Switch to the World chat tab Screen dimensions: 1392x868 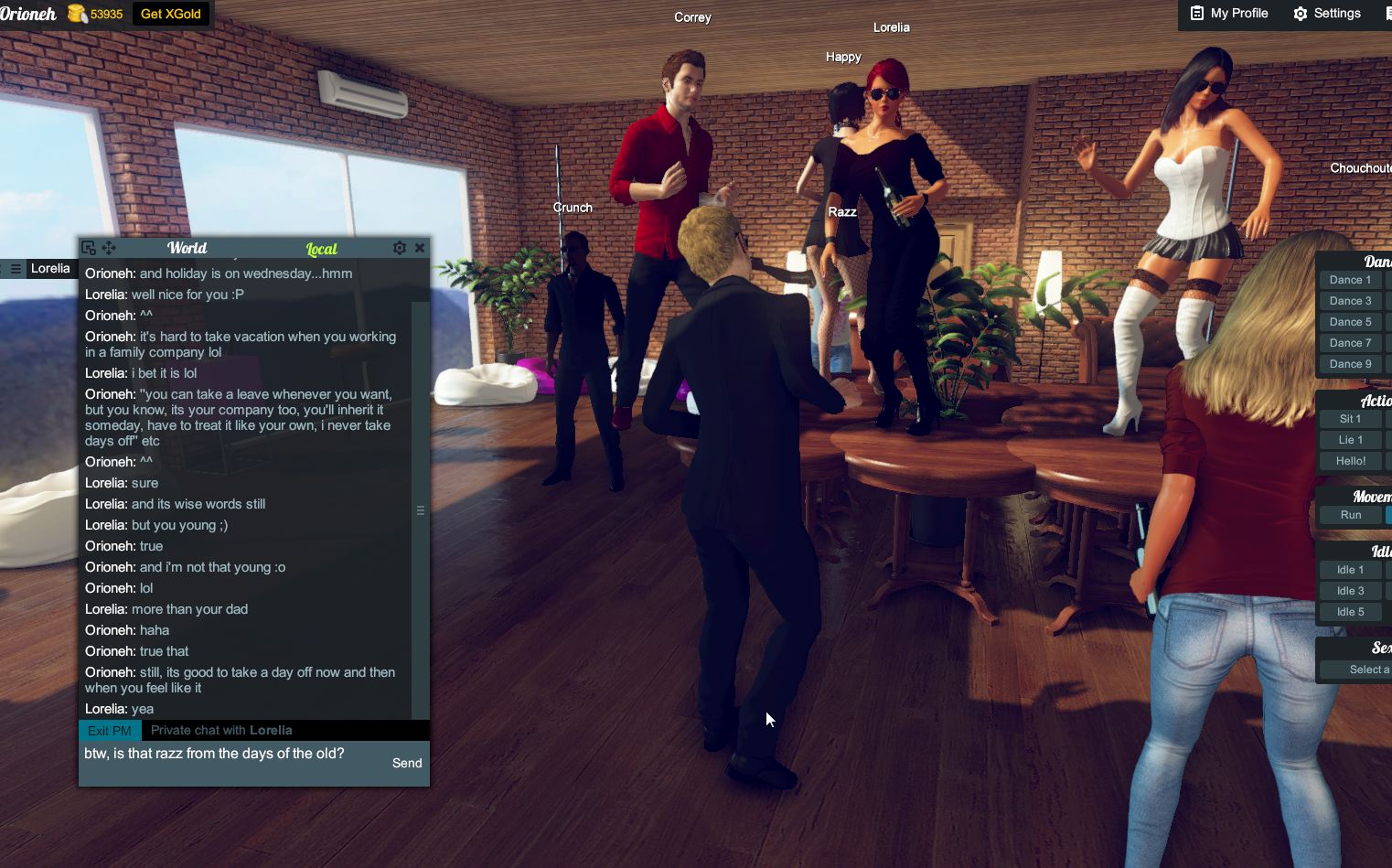click(187, 248)
